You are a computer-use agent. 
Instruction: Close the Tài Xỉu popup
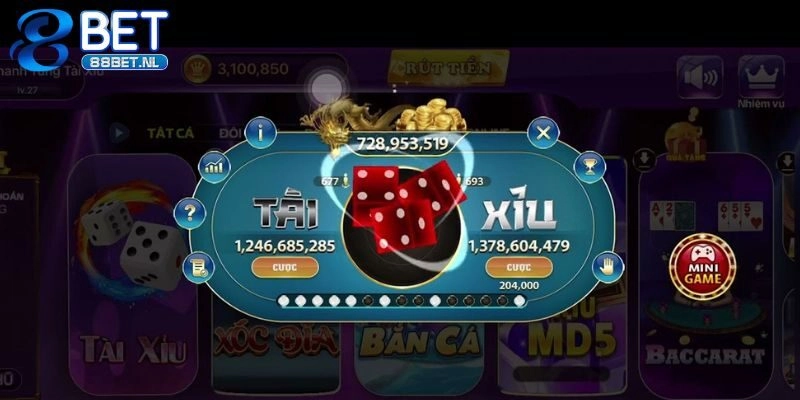[543, 131]
